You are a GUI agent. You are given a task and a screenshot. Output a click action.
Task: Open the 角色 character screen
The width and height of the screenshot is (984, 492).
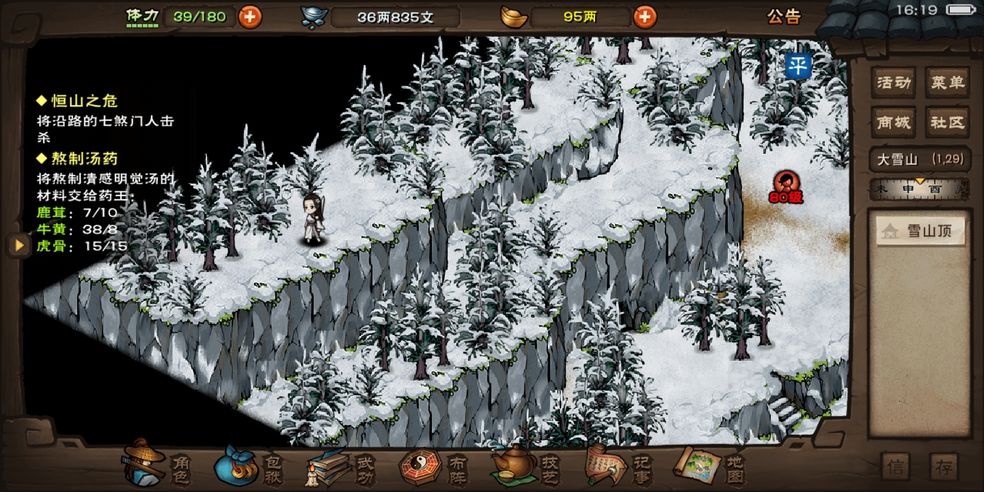(x=160, y=464)
